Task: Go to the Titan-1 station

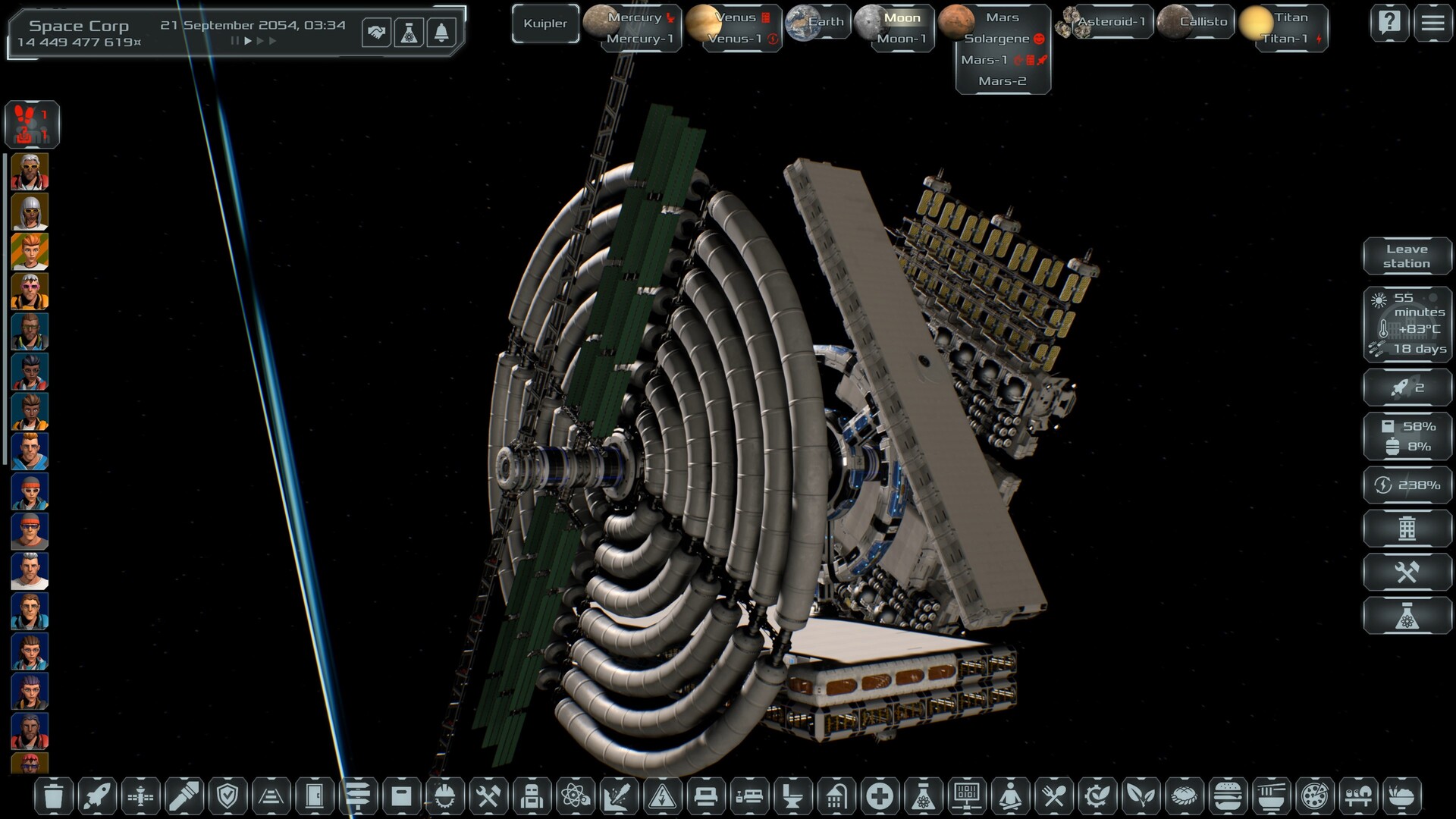Action: pyautogui.click(x=1285, y=39)
